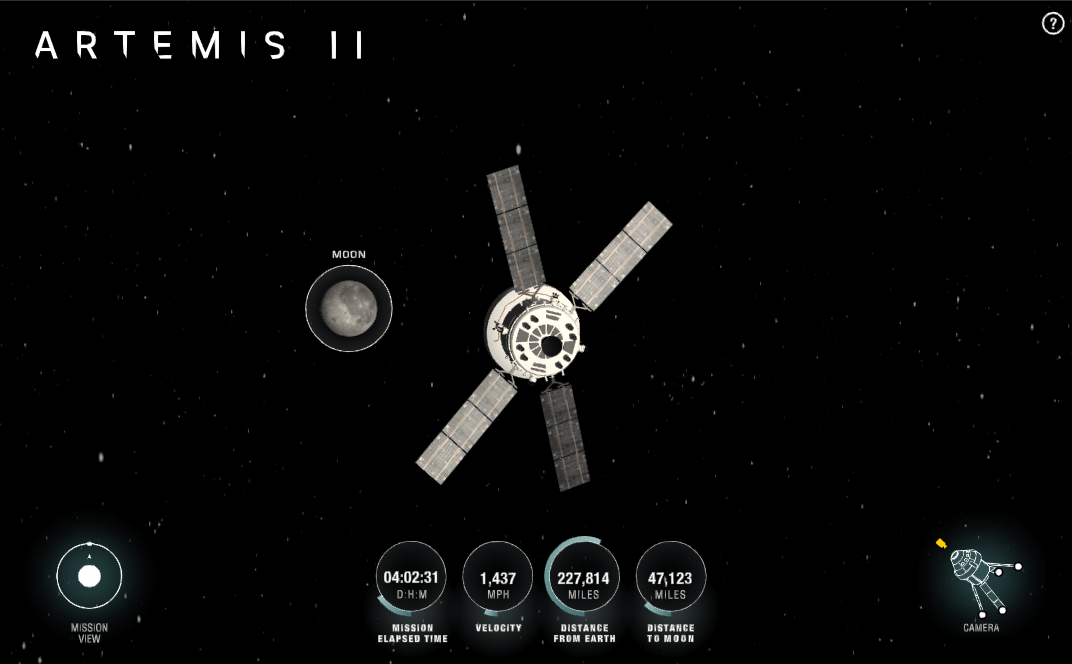Open the Camera selector
The image size is (1072, 664).
point(980,580)
